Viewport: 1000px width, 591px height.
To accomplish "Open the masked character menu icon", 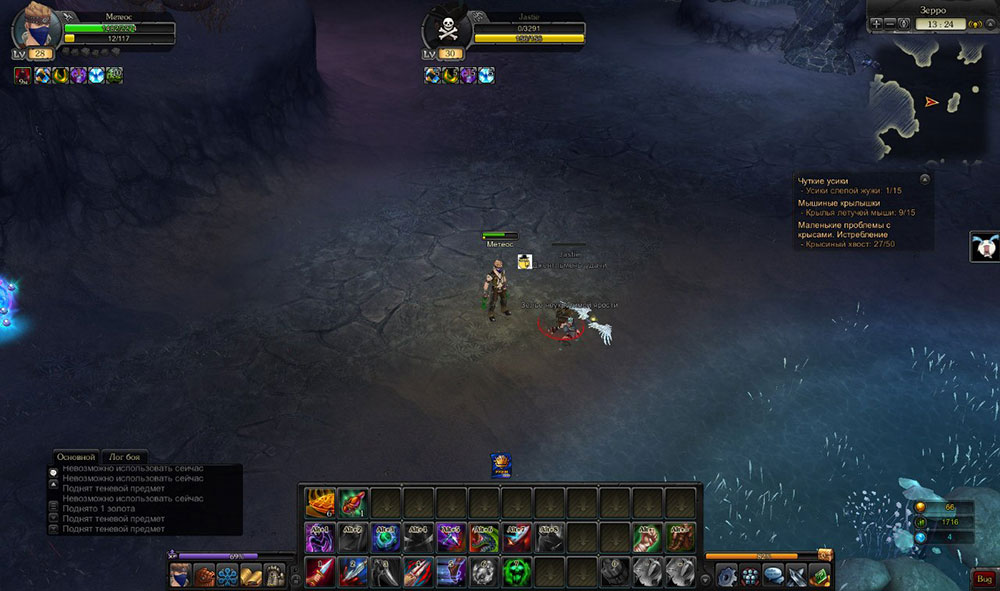I will coord(180,575).
